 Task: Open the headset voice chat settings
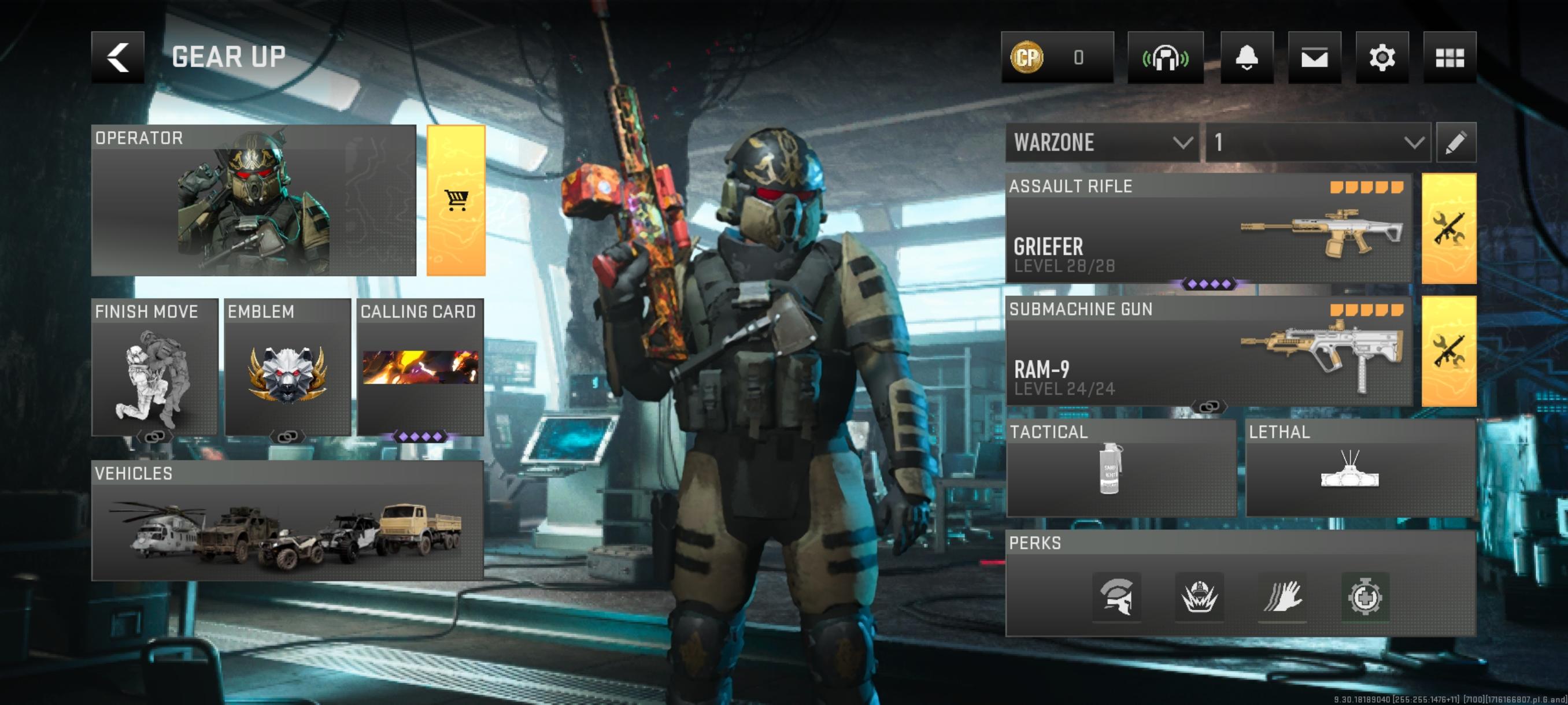click(1165, 57)
